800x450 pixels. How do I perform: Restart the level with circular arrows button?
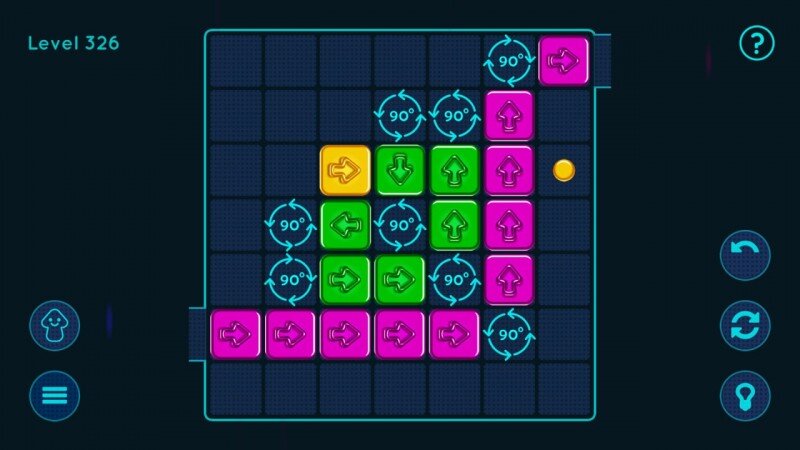[x=745, y=325]
